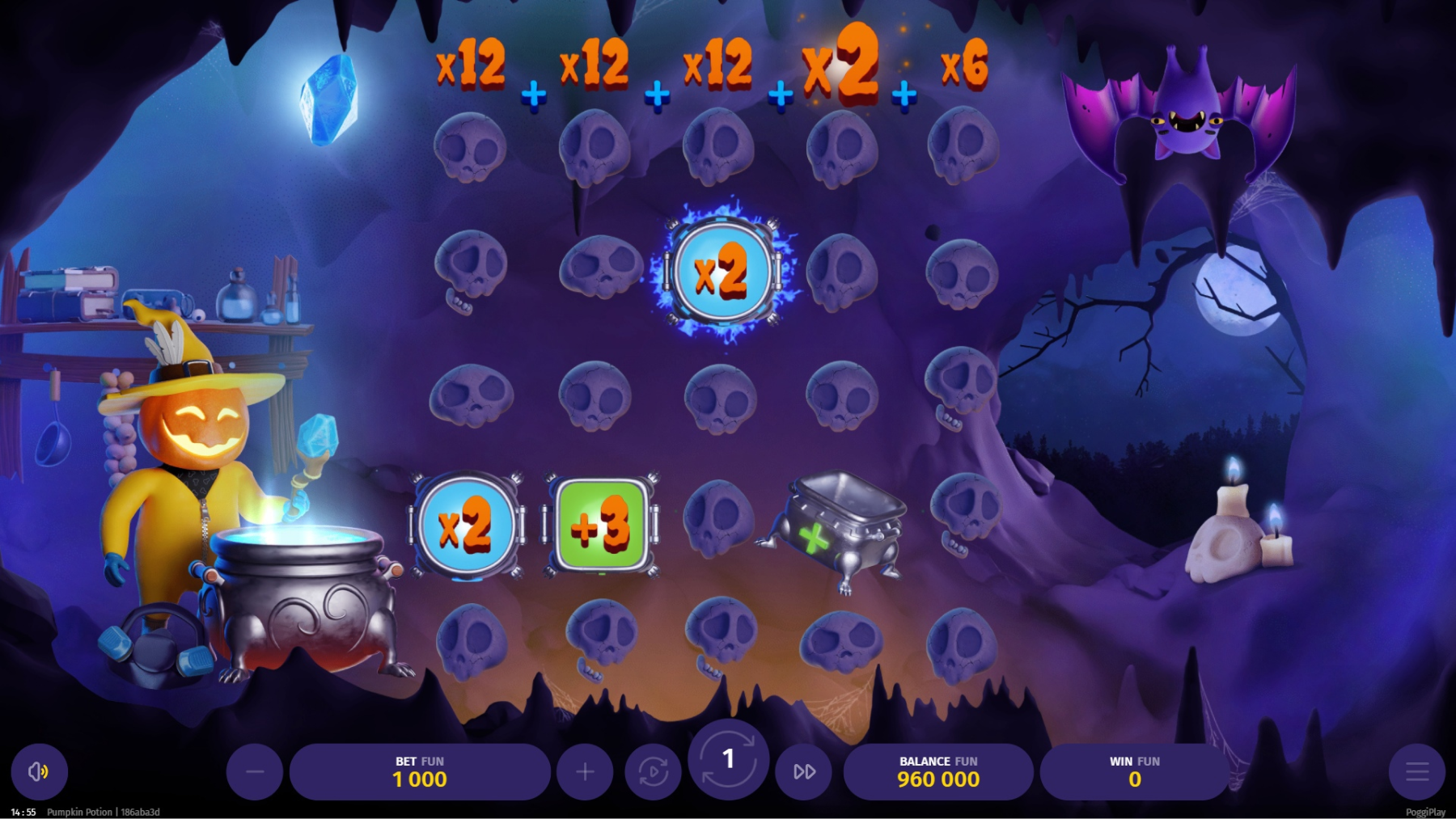Activate the fast-forward turbo button
Screen dimensions: 1456x819
tap(804, 772)
